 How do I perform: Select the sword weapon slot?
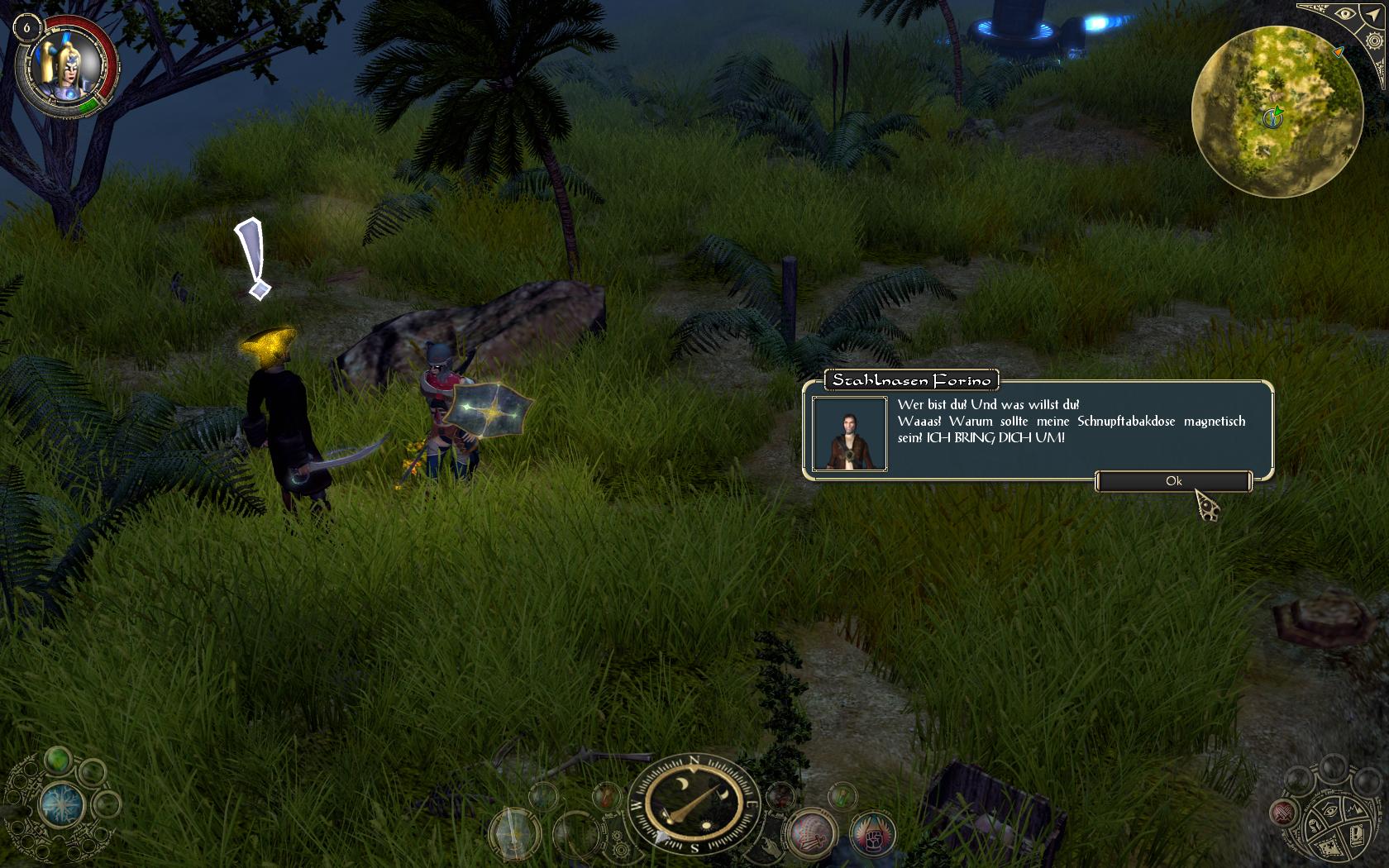pyautogui.click(x=513, y=832)
